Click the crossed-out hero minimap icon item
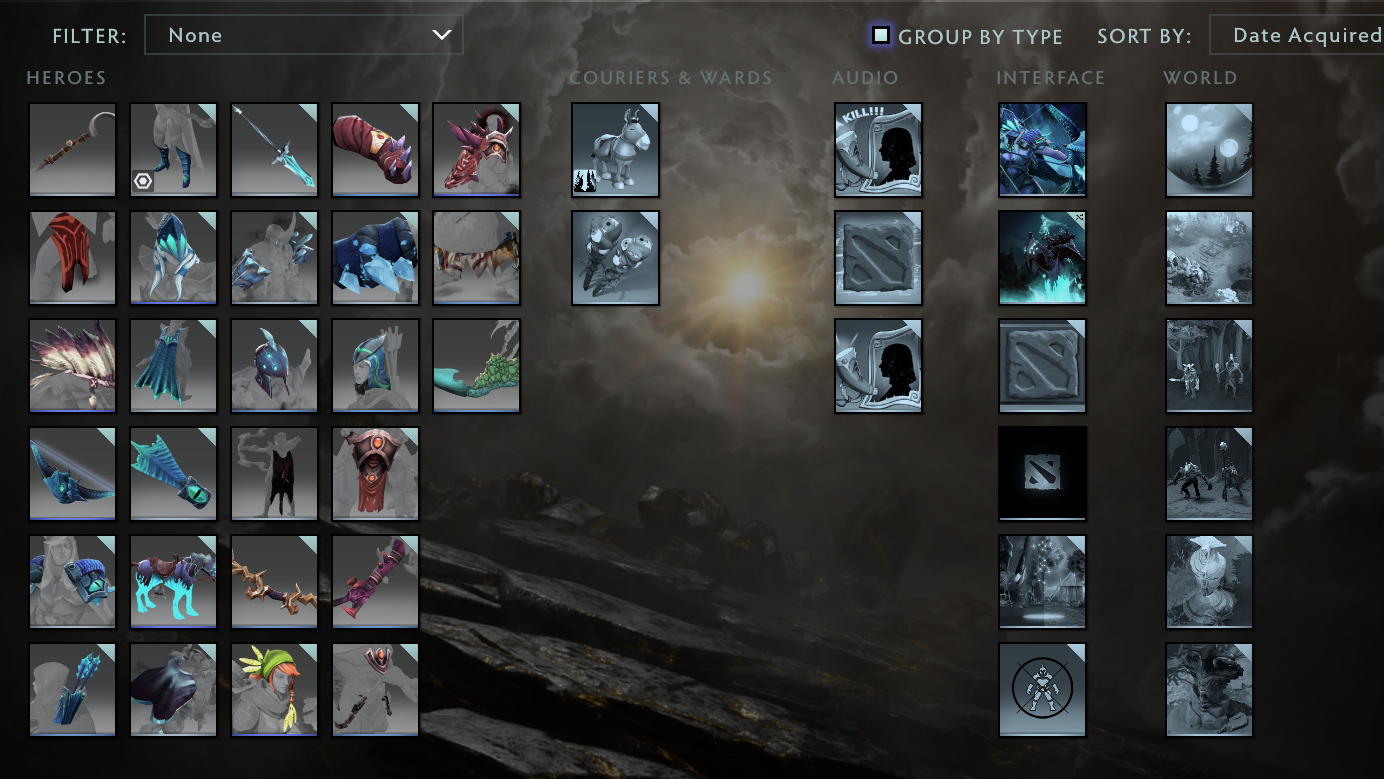 click(x=1042, y=689)
